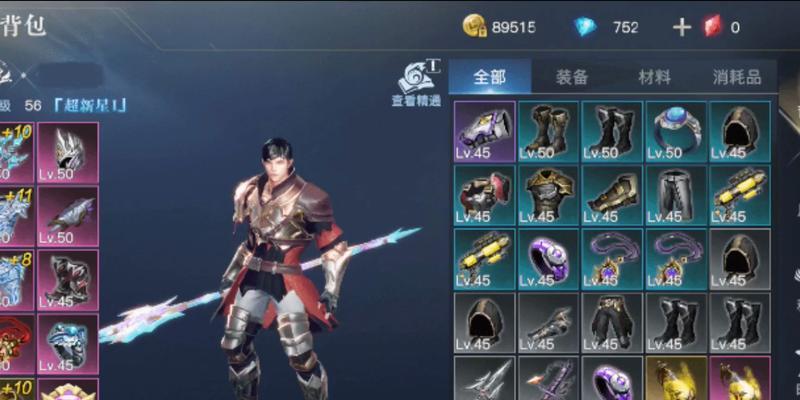
Task: Select the red Lv.45 gauntlet item
Action: click(485, 195)
